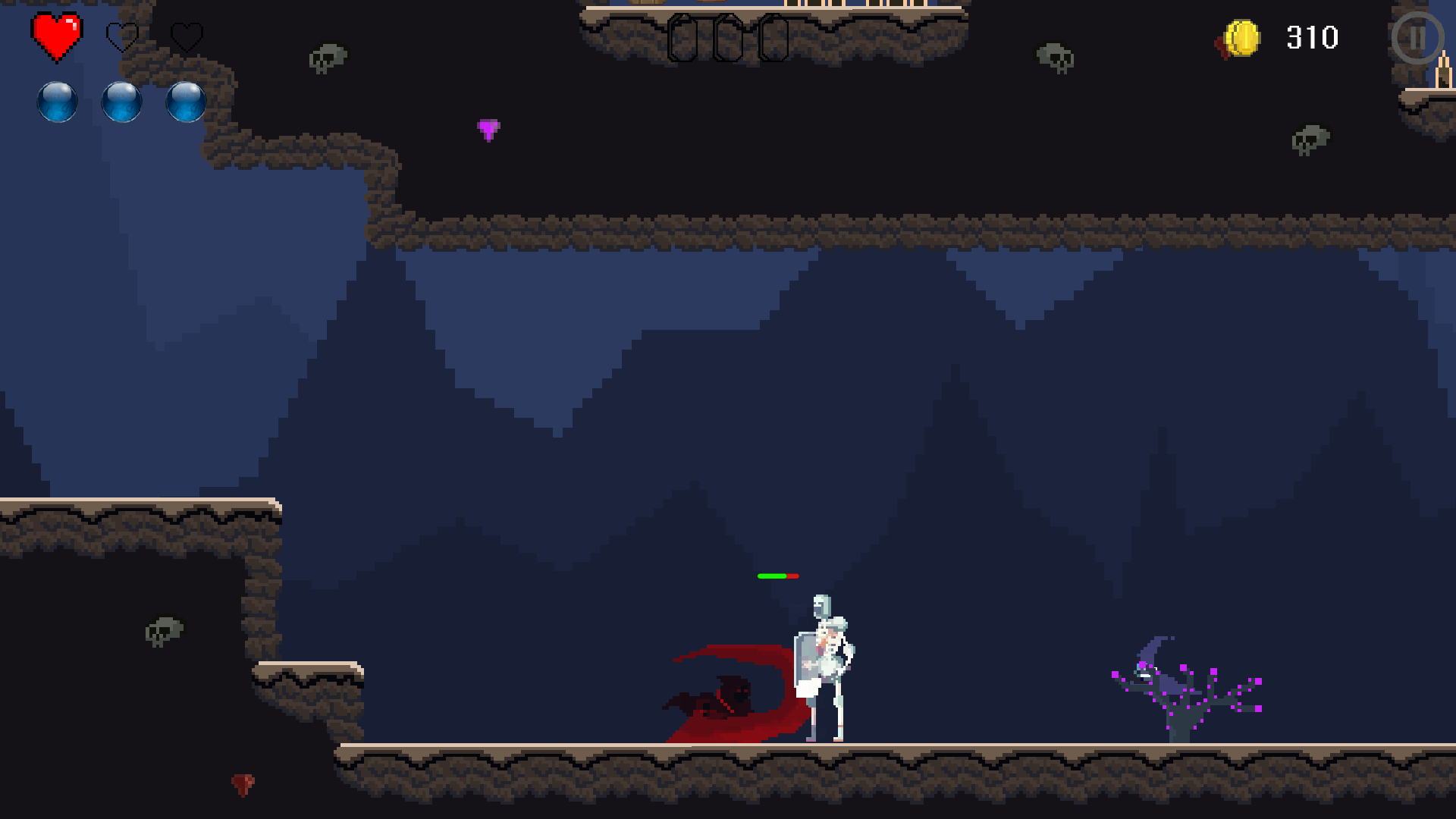Select the middle blue mana orb
The height and width of the screenshot is (819, 1456).
pyautogui.click(x=121, y=102)
